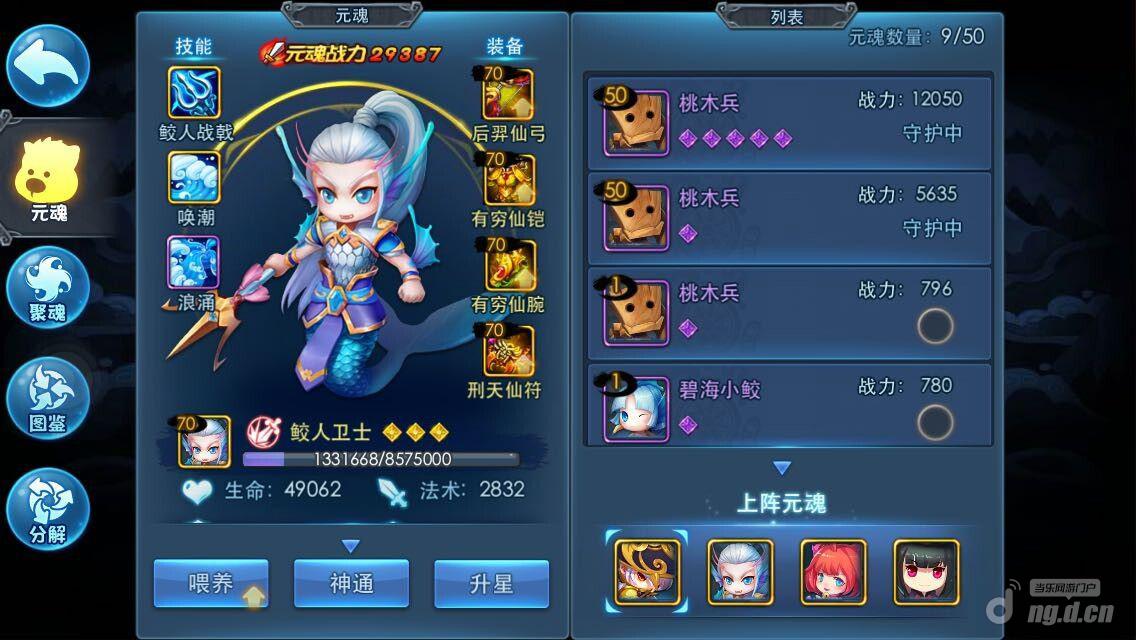Tap the 喂养 feed button

(211, 583)
